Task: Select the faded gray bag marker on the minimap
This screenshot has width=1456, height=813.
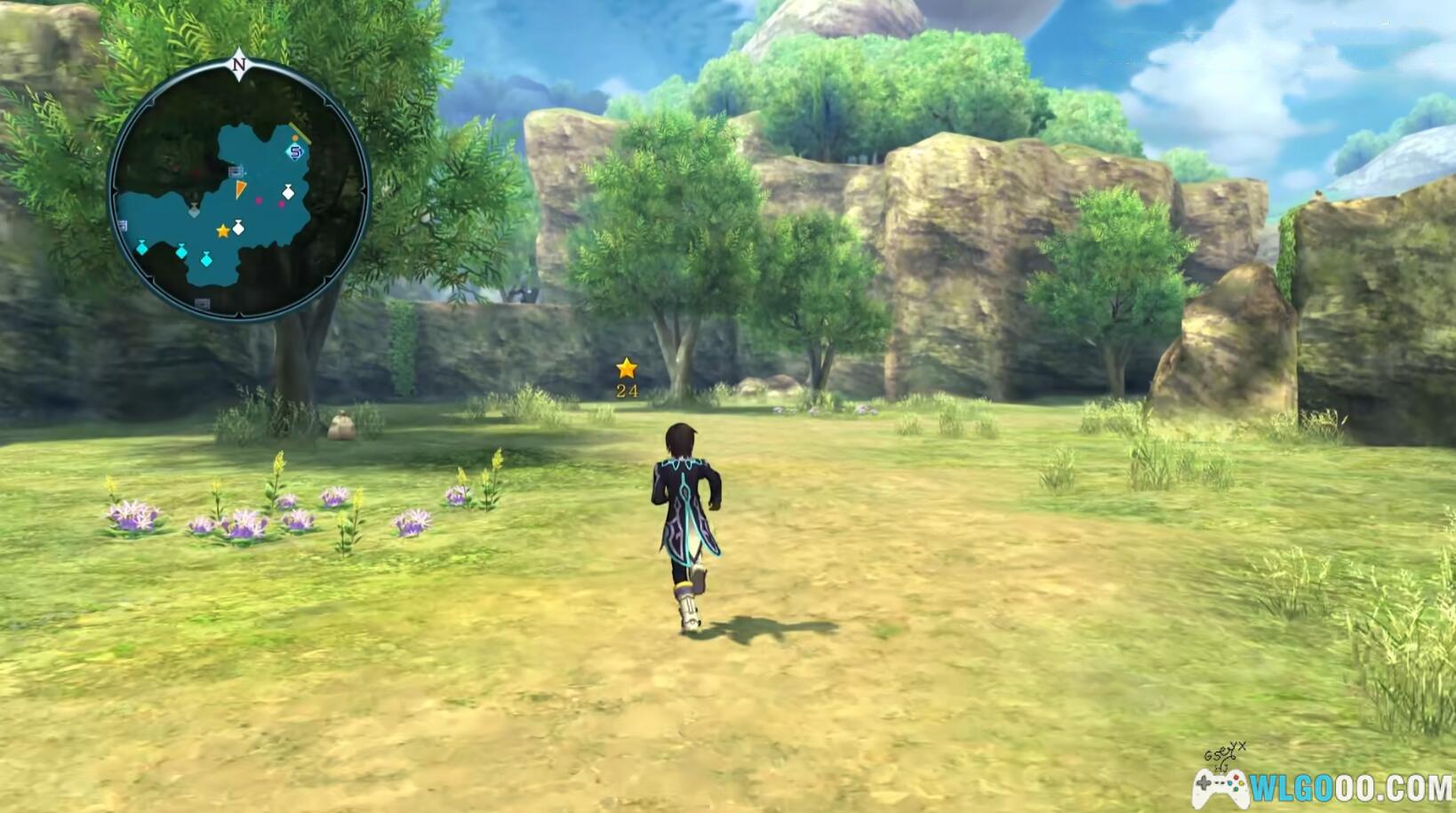Action: 194,211
